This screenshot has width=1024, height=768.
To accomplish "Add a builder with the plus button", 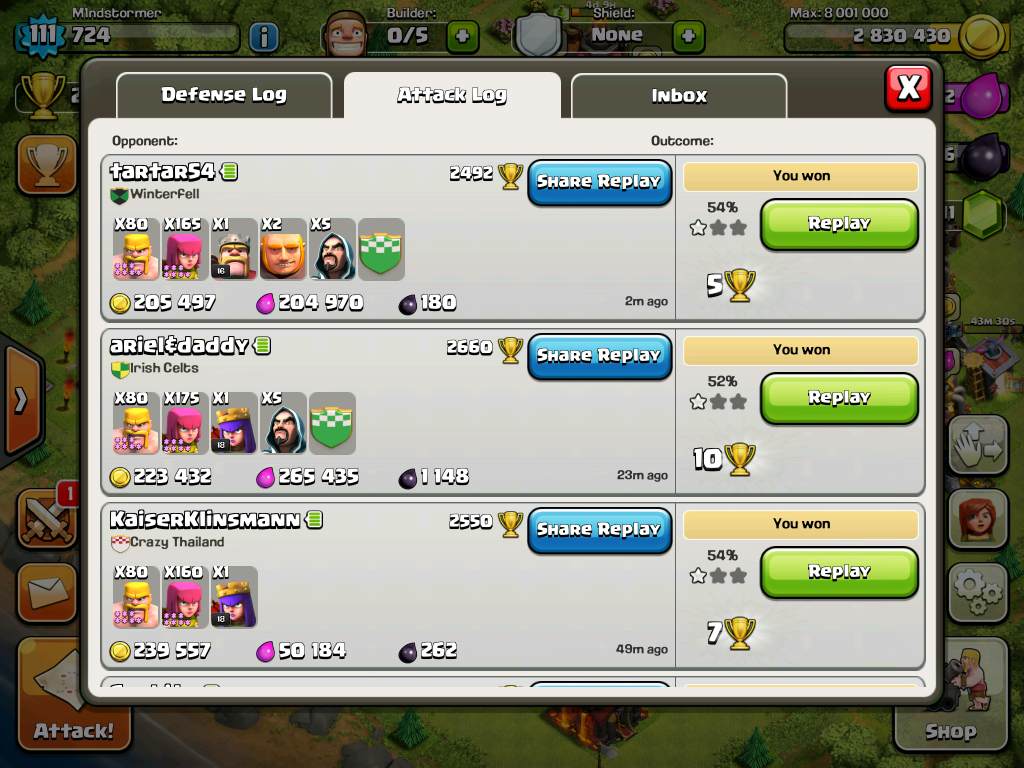I will click(462, 37).
